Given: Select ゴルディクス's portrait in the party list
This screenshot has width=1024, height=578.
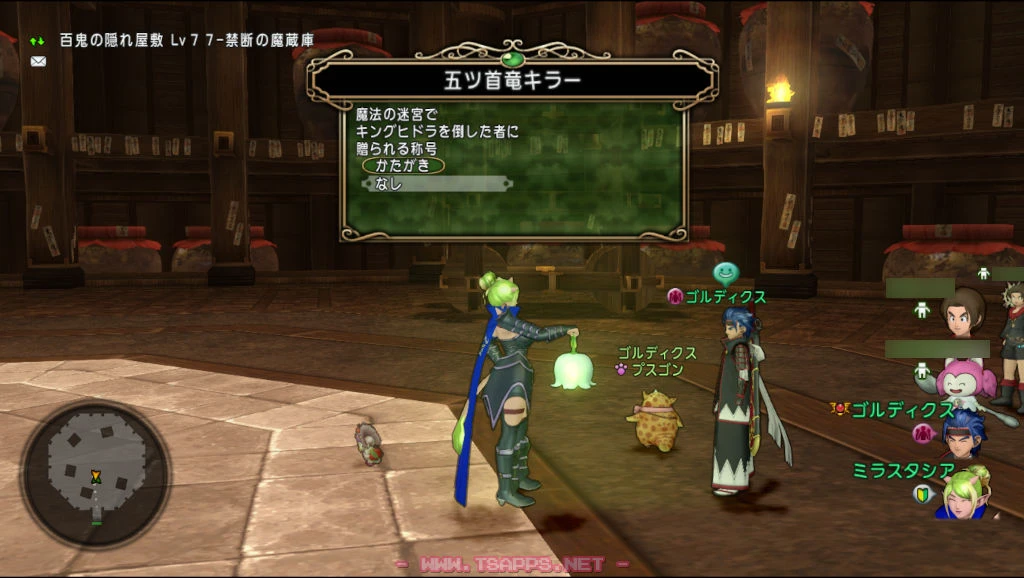Looking at the screenshot, I should click(963, 432).
